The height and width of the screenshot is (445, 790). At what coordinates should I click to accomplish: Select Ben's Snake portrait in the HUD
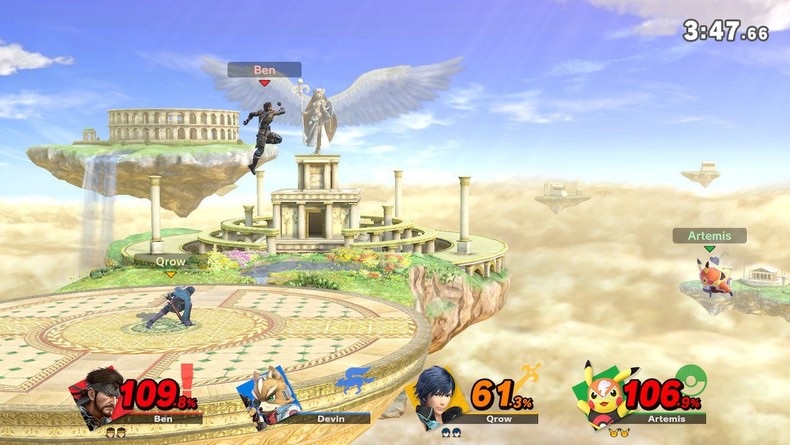(x=98, y=396)
